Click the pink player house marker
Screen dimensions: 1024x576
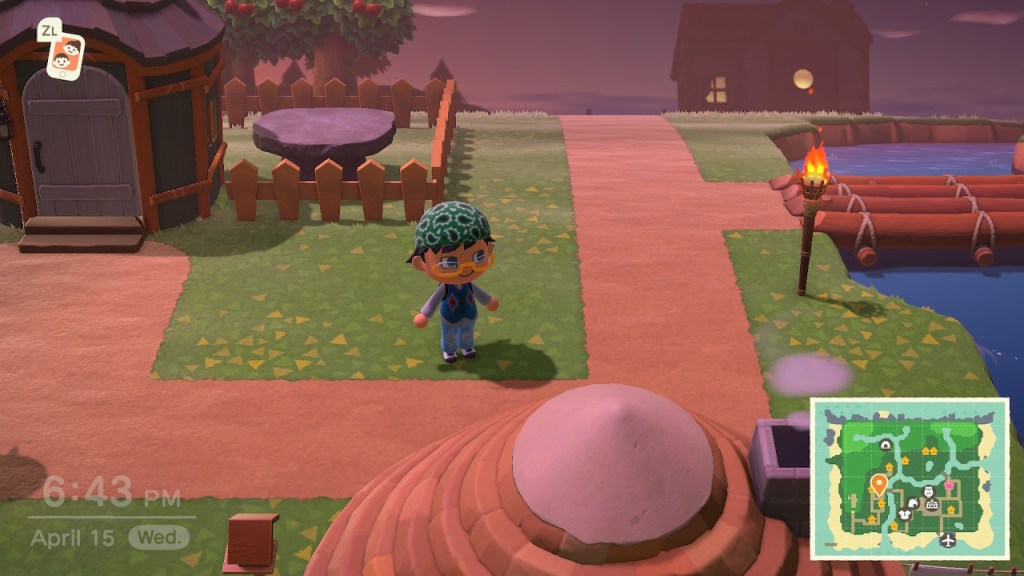949,486
